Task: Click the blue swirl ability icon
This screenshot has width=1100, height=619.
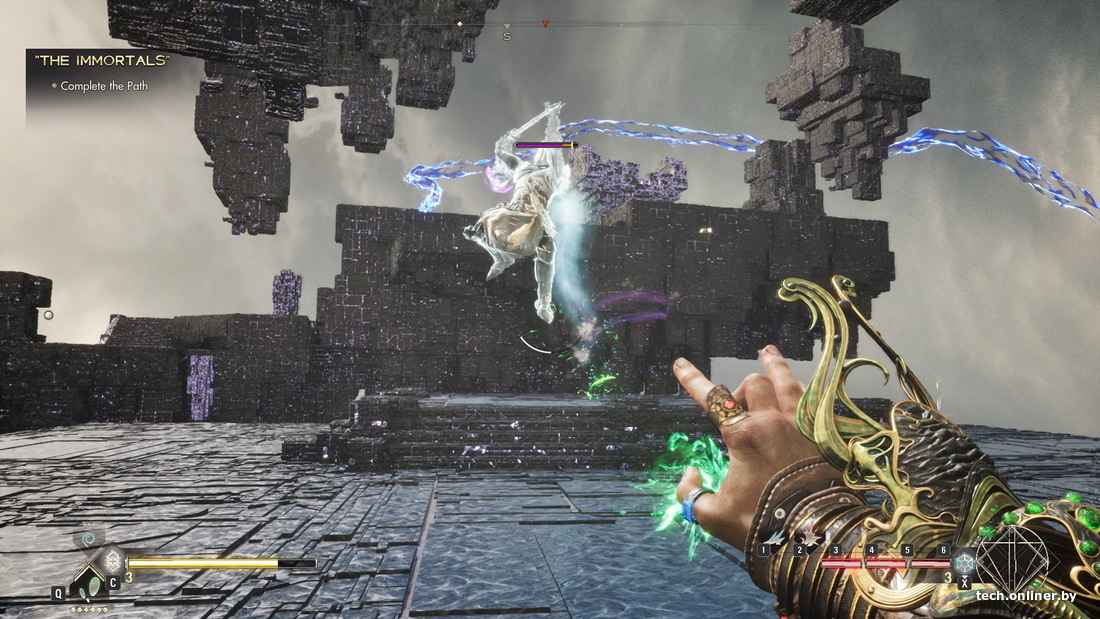Action: point(88,538)
